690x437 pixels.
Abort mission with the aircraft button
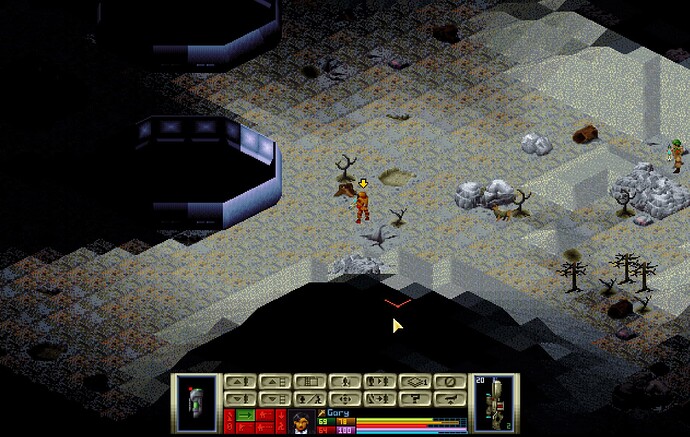[451, 397]
